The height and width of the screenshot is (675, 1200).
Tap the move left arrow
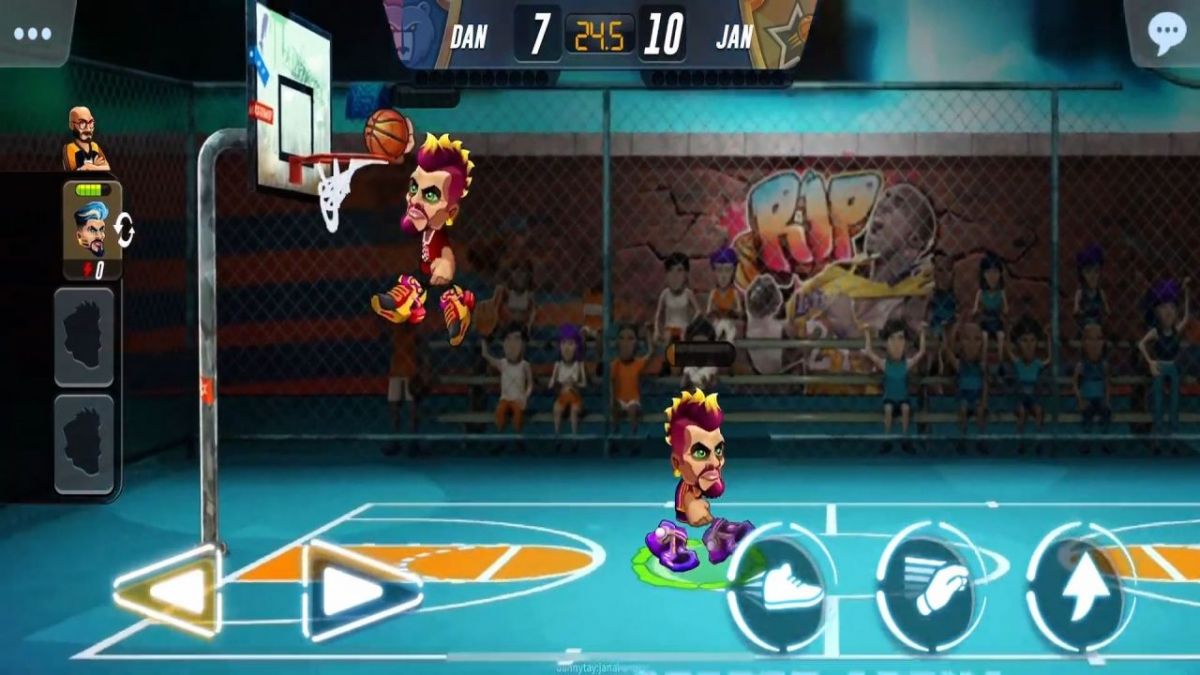170,592
